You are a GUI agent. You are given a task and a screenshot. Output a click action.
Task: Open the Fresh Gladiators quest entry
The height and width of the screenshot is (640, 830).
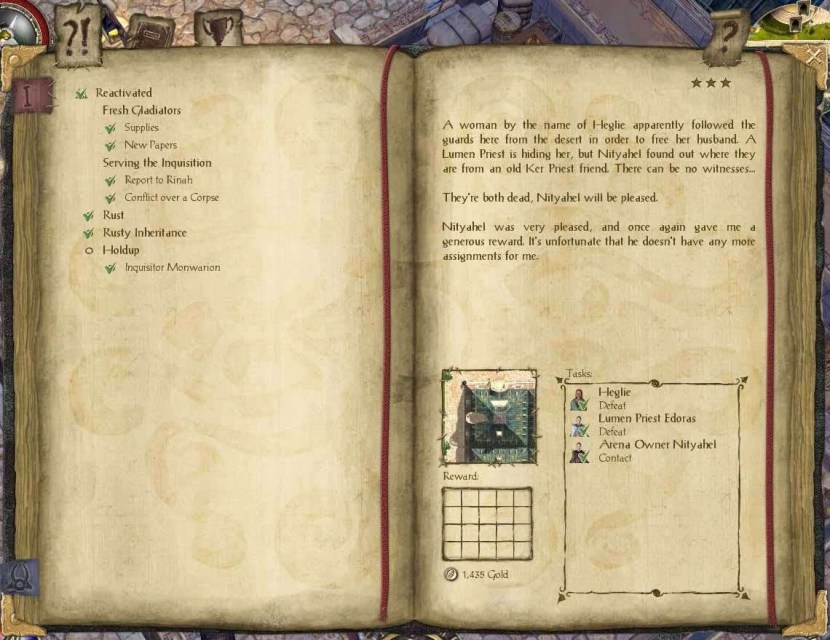point(141,110)
